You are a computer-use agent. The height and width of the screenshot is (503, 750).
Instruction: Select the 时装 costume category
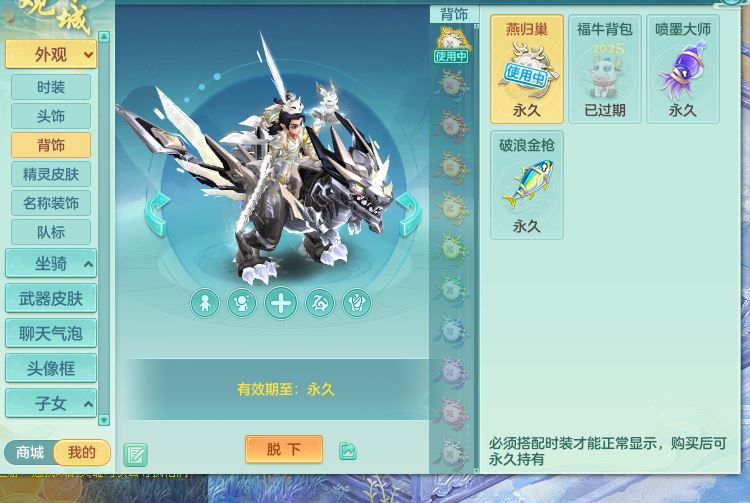(x=50, y=87)
